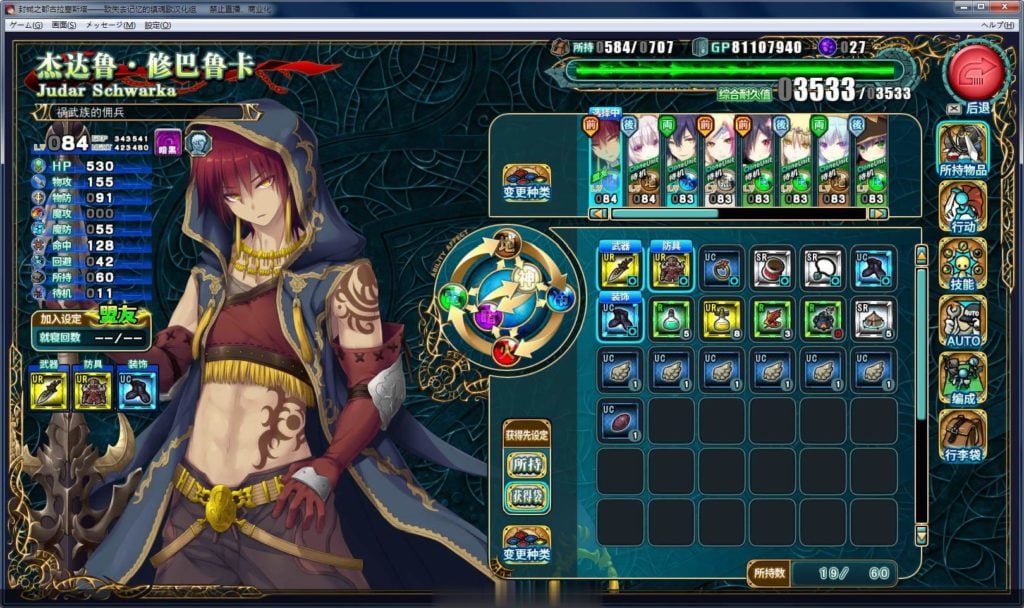Choose the 获得袋 acquisition destination button
The width and height of the screenshot is (1024, 608).
pyautogui.click(x=527, y=497)
